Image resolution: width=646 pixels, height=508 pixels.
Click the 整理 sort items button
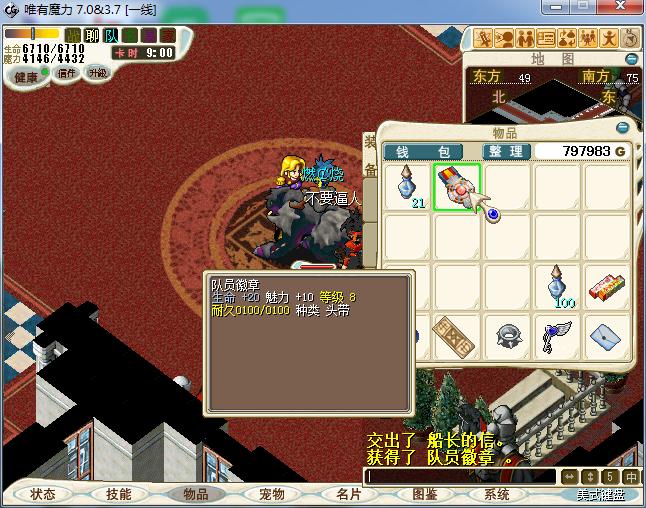pyautogui.click(x=504, y=151)
